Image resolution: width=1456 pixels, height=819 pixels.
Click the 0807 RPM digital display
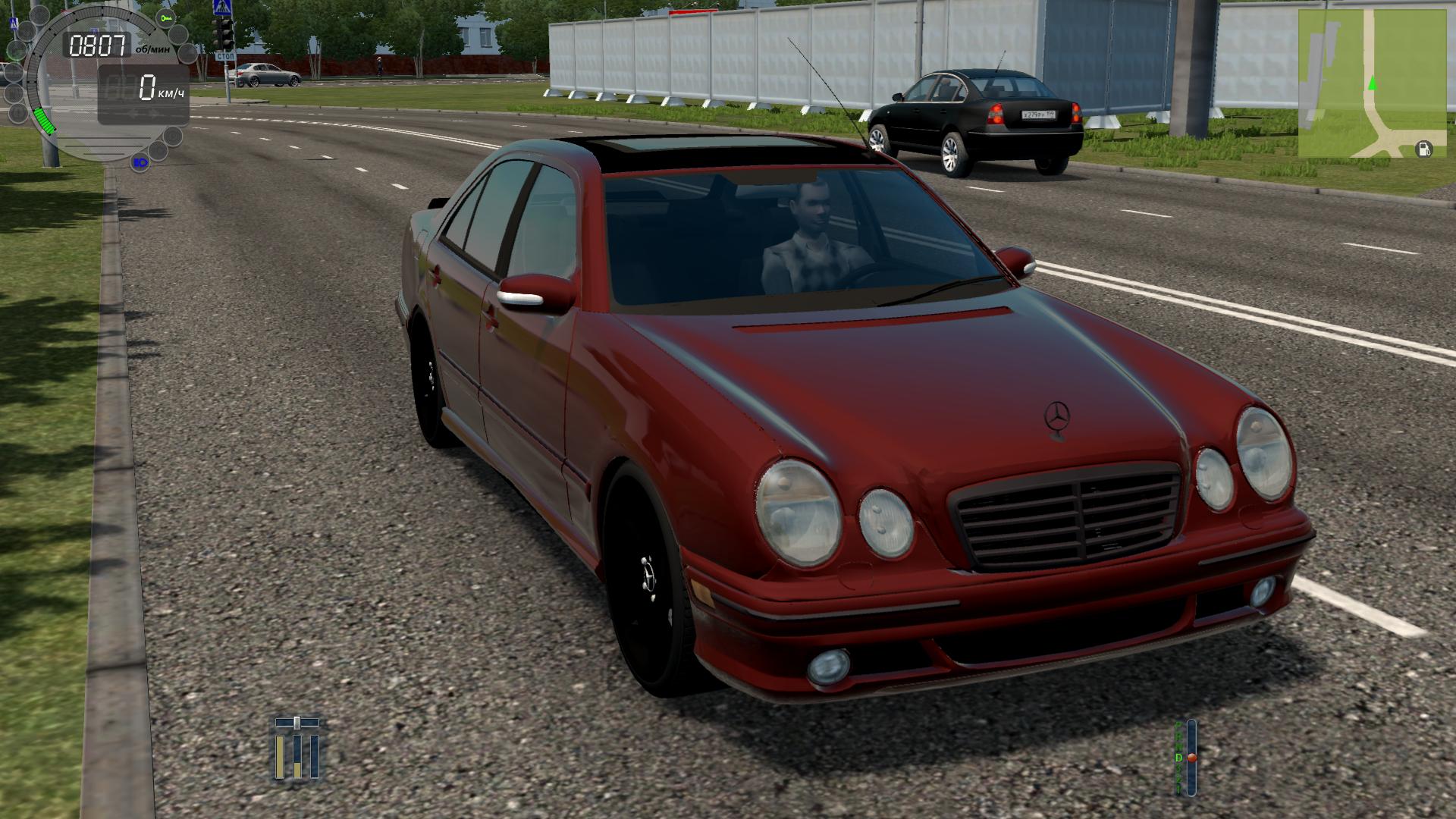coord(97,44)
